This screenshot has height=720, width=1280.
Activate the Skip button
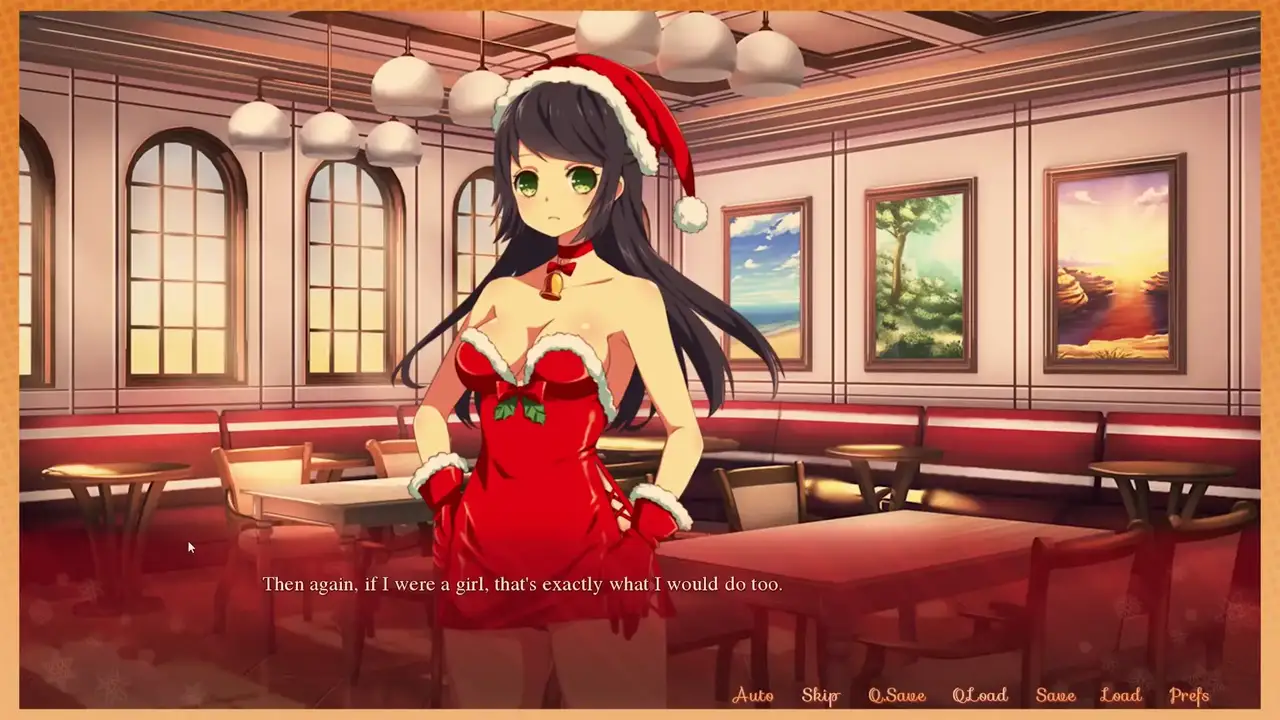click(x=820, y=695)
